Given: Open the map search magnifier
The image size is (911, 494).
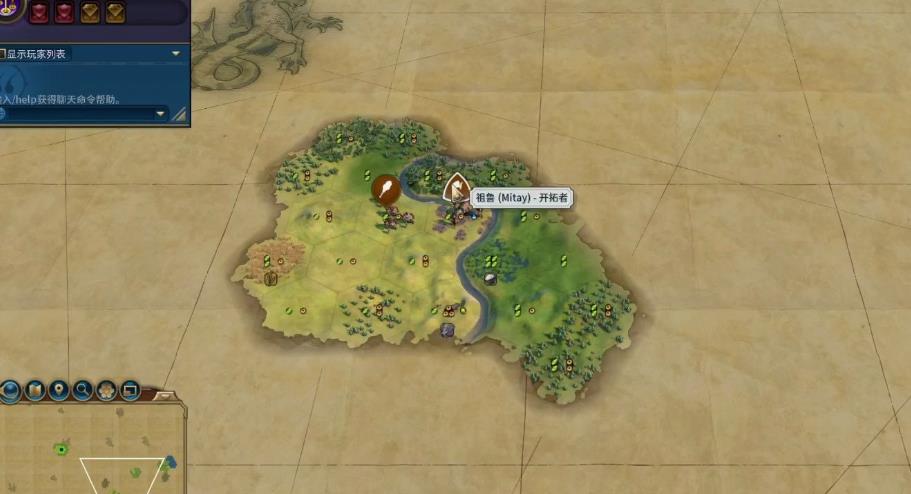Looking at the screenshot, I should [82, 389].
